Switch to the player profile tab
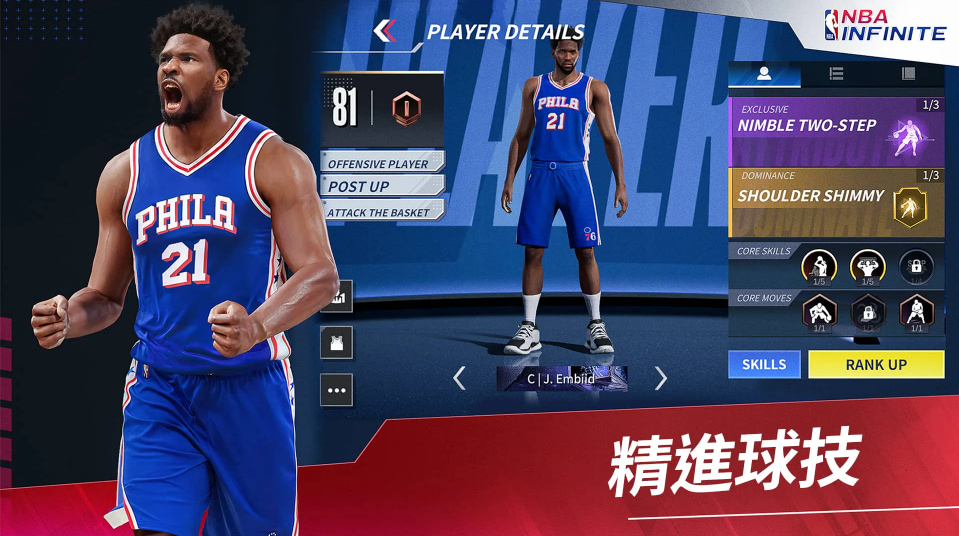959x536 pixels. [764, 74]
